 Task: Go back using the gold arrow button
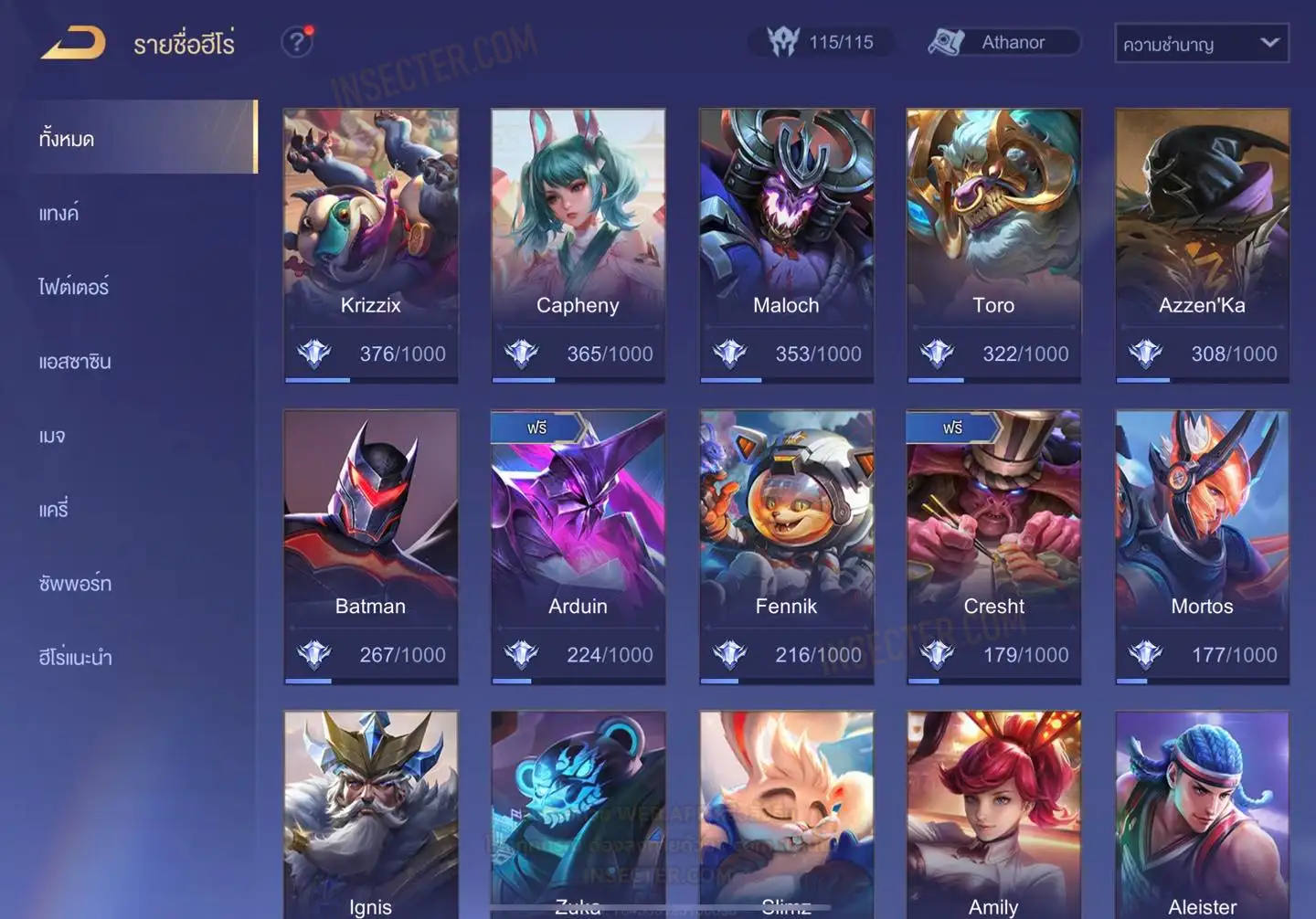[73, 43]
